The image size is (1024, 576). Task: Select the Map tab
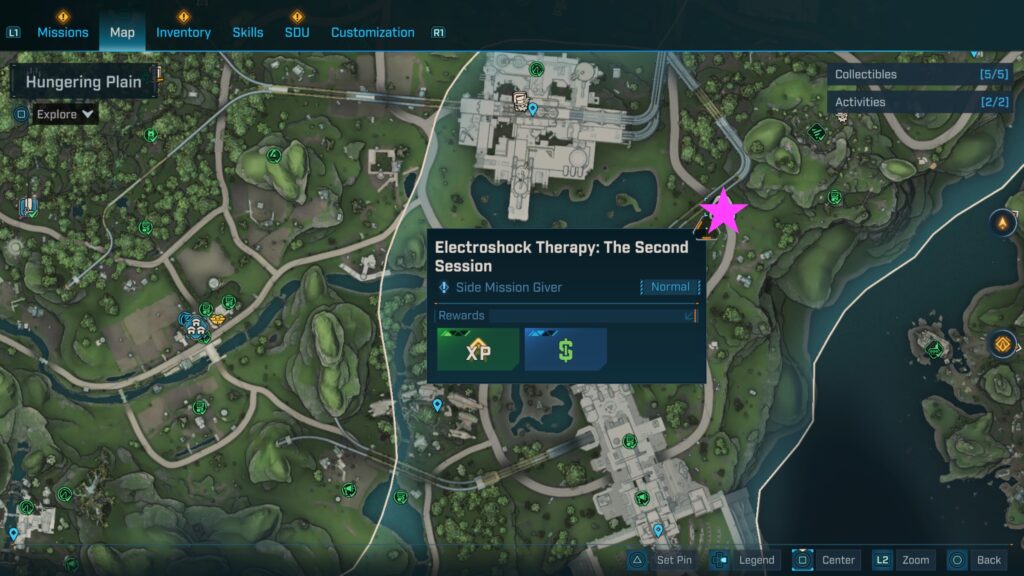(x=122, y=32)
